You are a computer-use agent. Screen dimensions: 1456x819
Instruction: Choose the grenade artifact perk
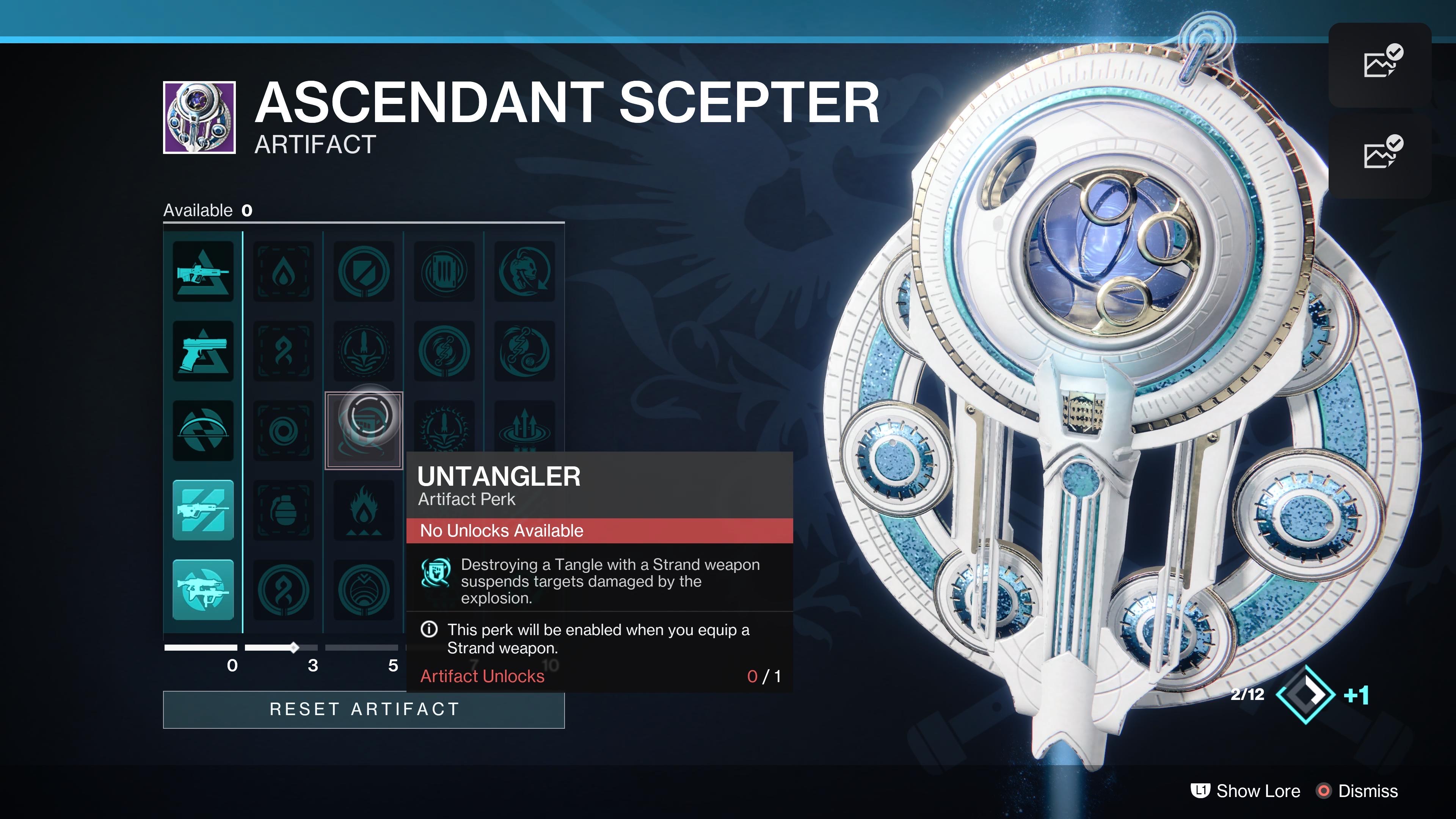(283, 510)
